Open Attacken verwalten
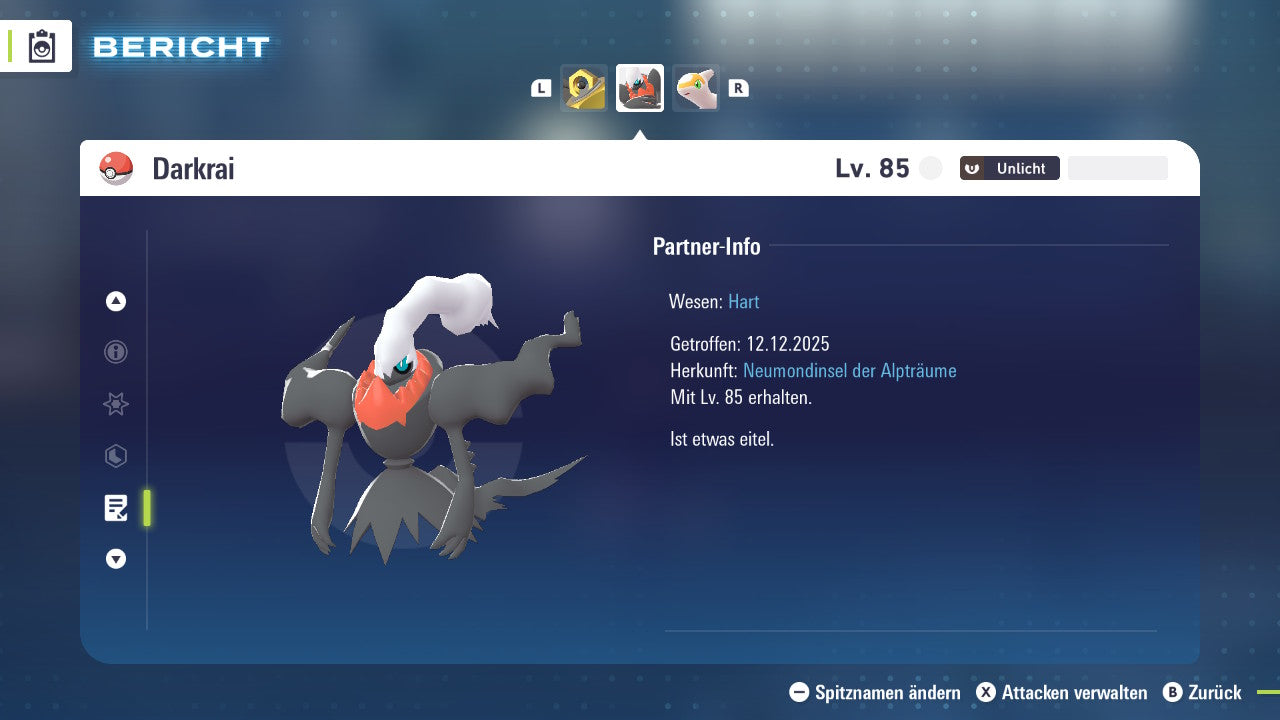 coord(1063,692)
